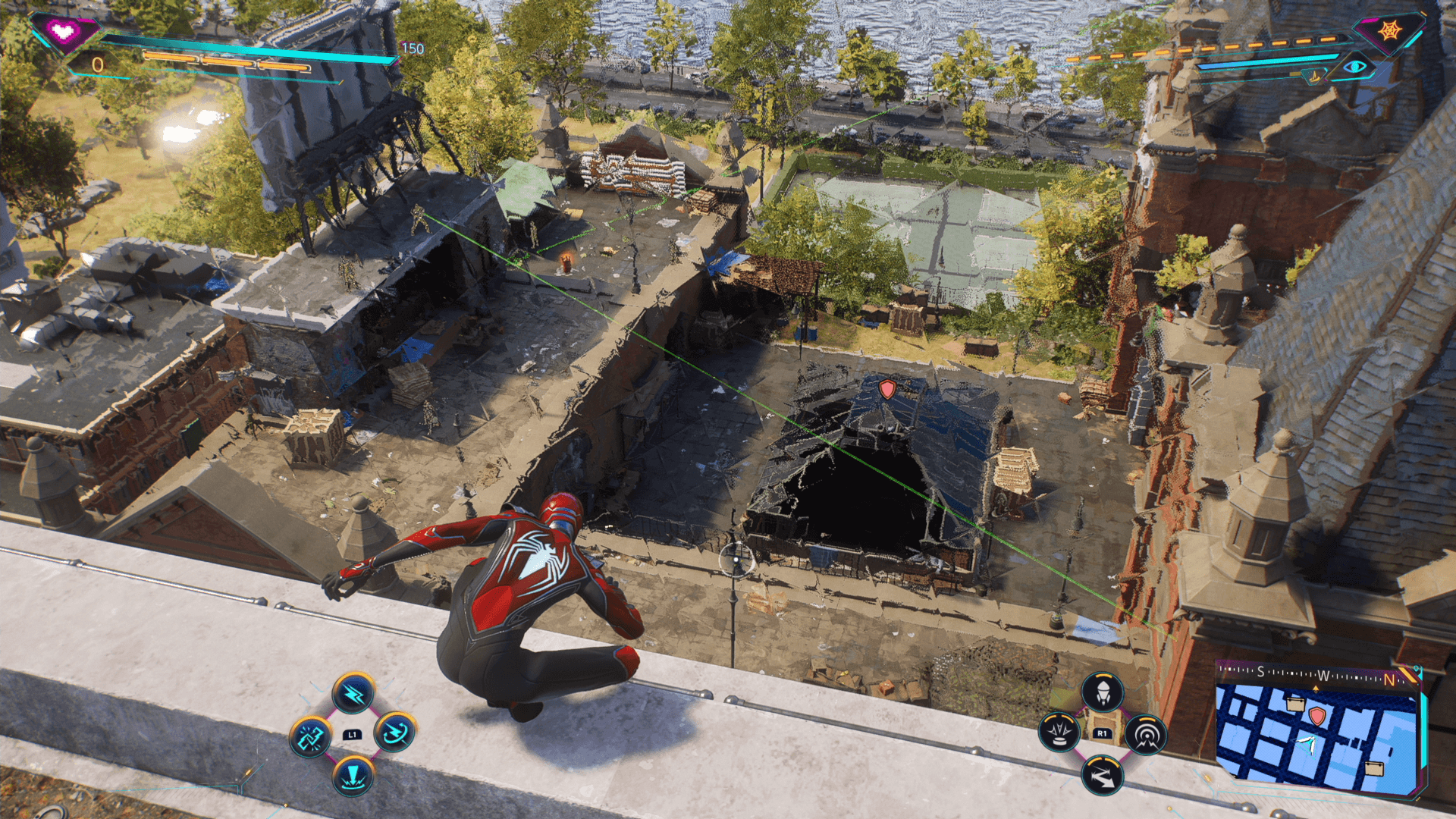Trigger the spinning lightning dash ability
The height and width of the screenshot is (819, 1456).
click(x=394, y=733)
